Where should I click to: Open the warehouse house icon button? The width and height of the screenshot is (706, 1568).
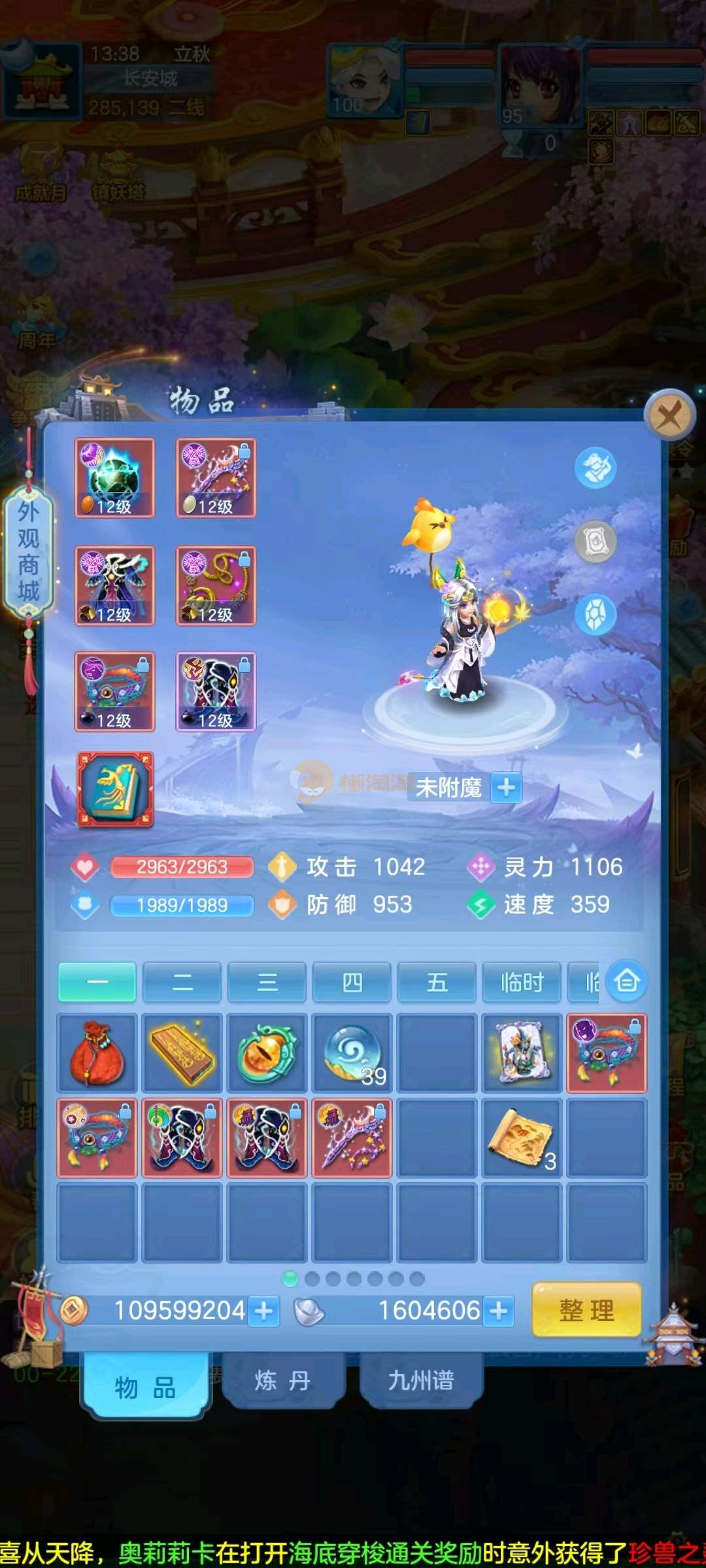[x=627, y=981]
